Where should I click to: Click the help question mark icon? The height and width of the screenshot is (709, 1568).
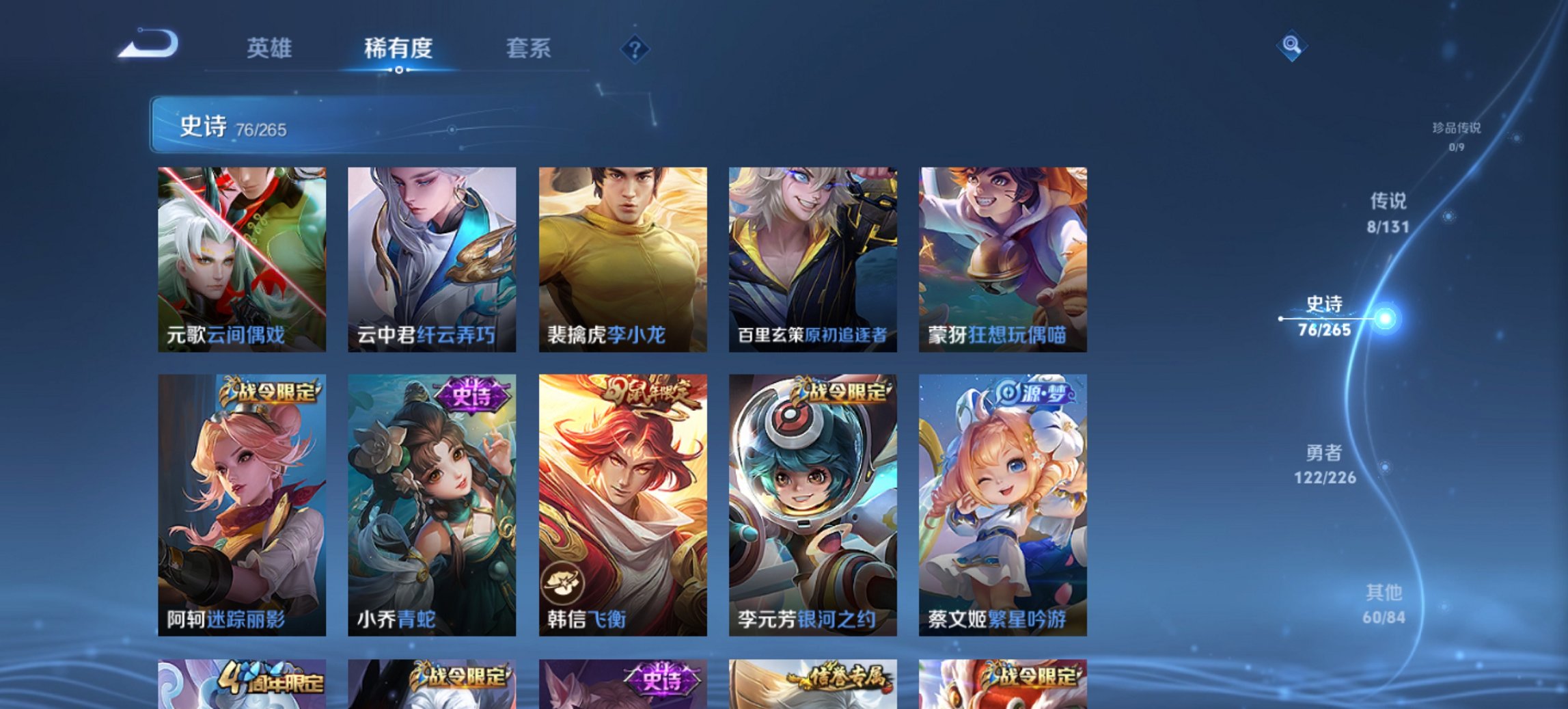click(x=634, y=49)
